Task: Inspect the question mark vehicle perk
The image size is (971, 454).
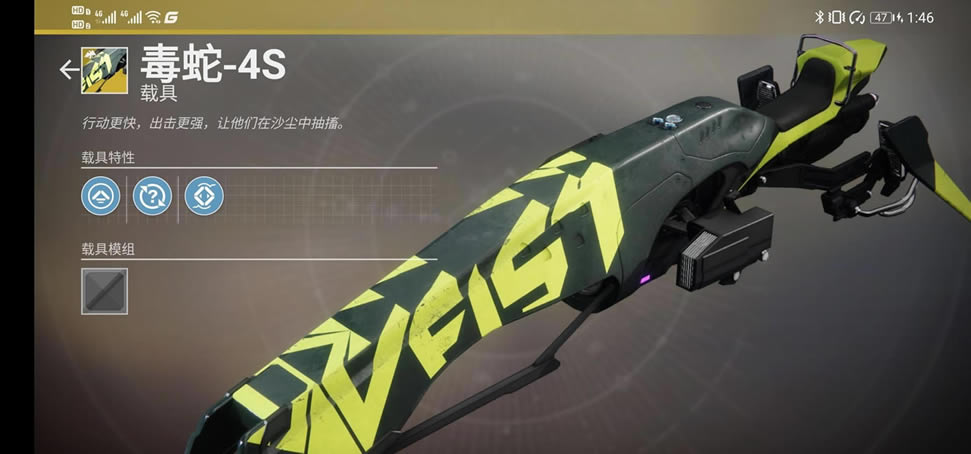Action: (x=152, y=196)
